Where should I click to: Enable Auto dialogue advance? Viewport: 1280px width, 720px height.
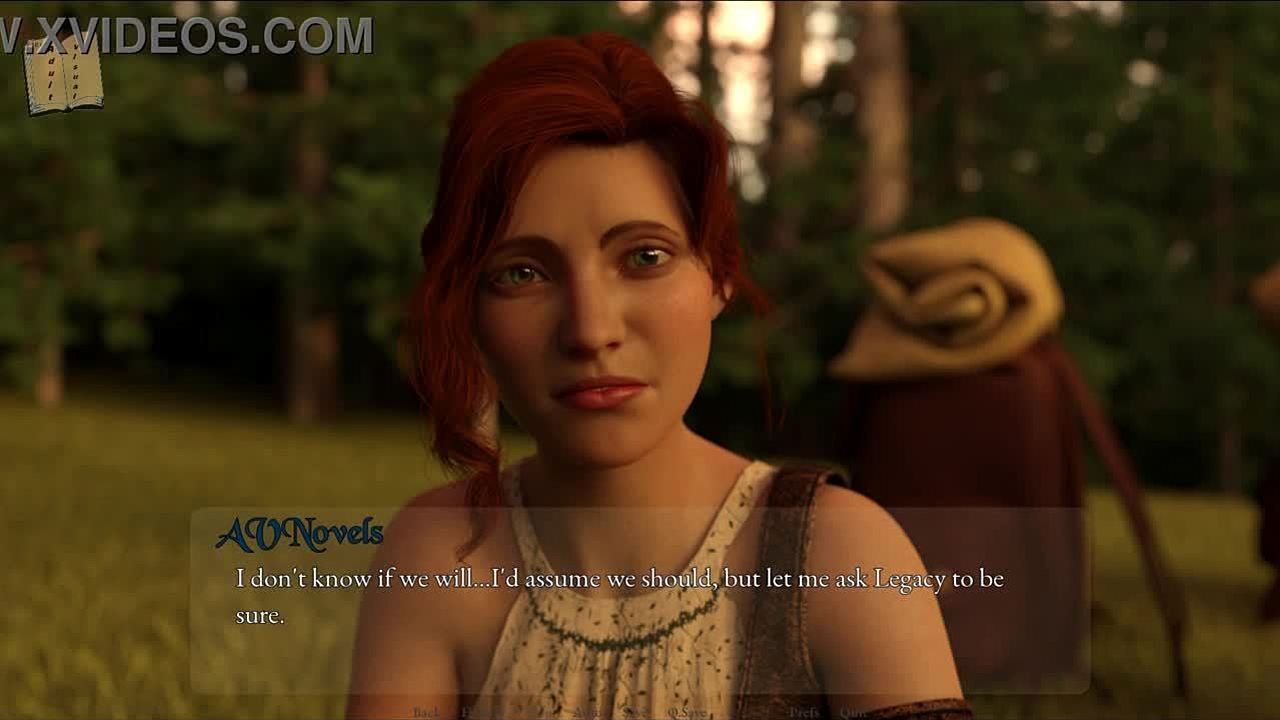586,712
